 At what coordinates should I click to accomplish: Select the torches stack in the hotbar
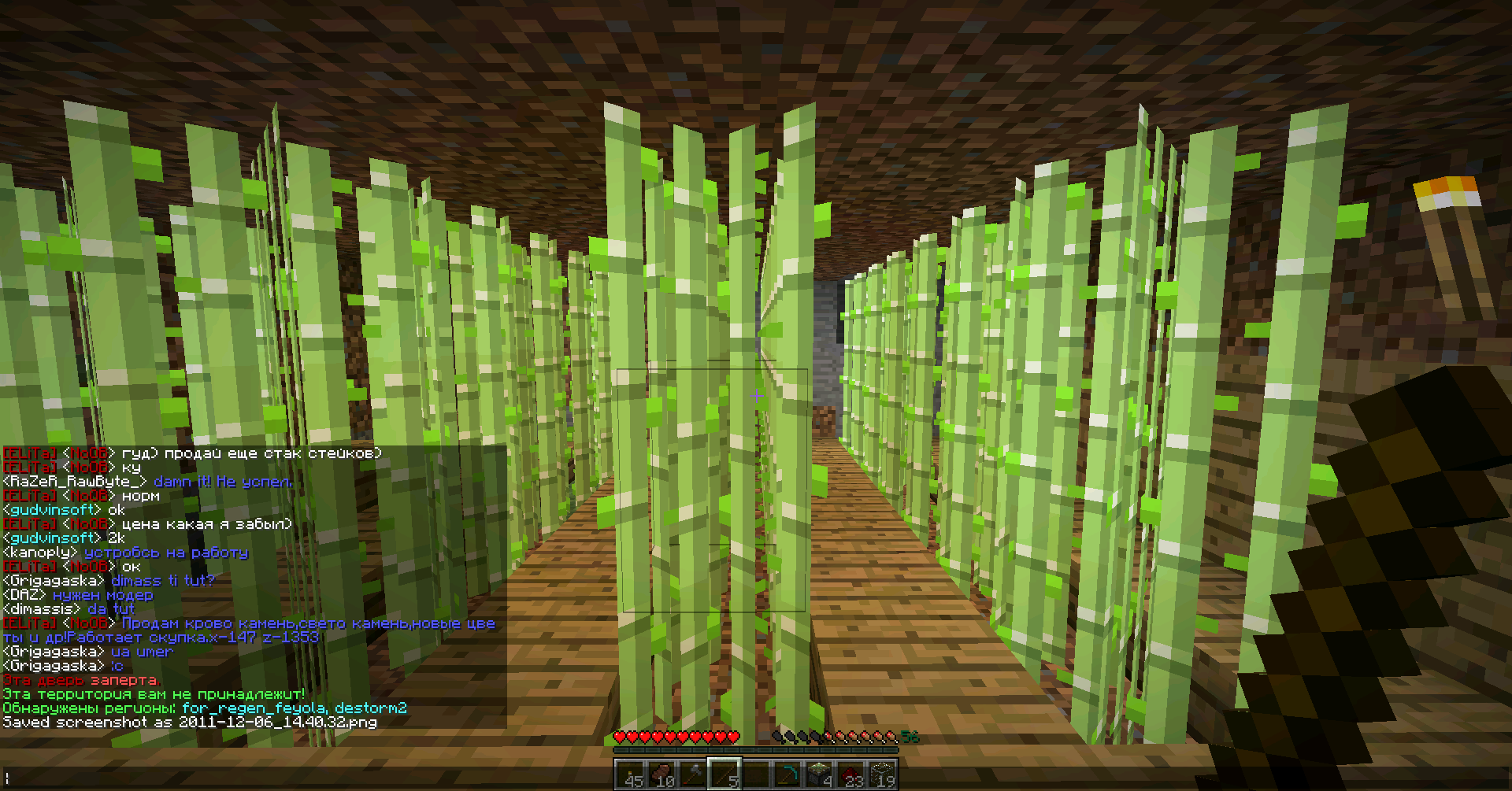pyautogui.click(x=629, y=774)
